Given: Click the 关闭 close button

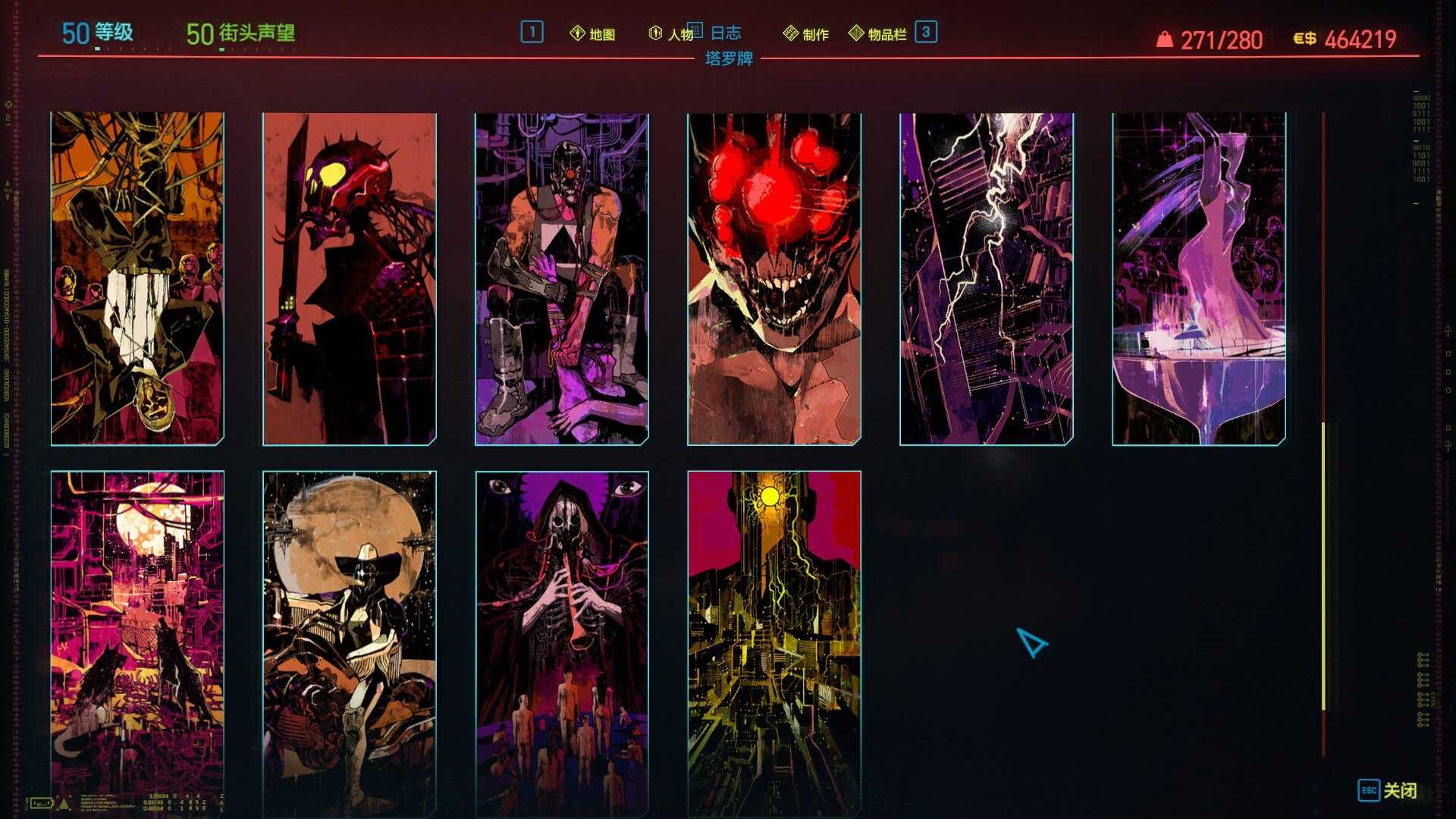Looking at the screenshot, I should coord(1387,790).
